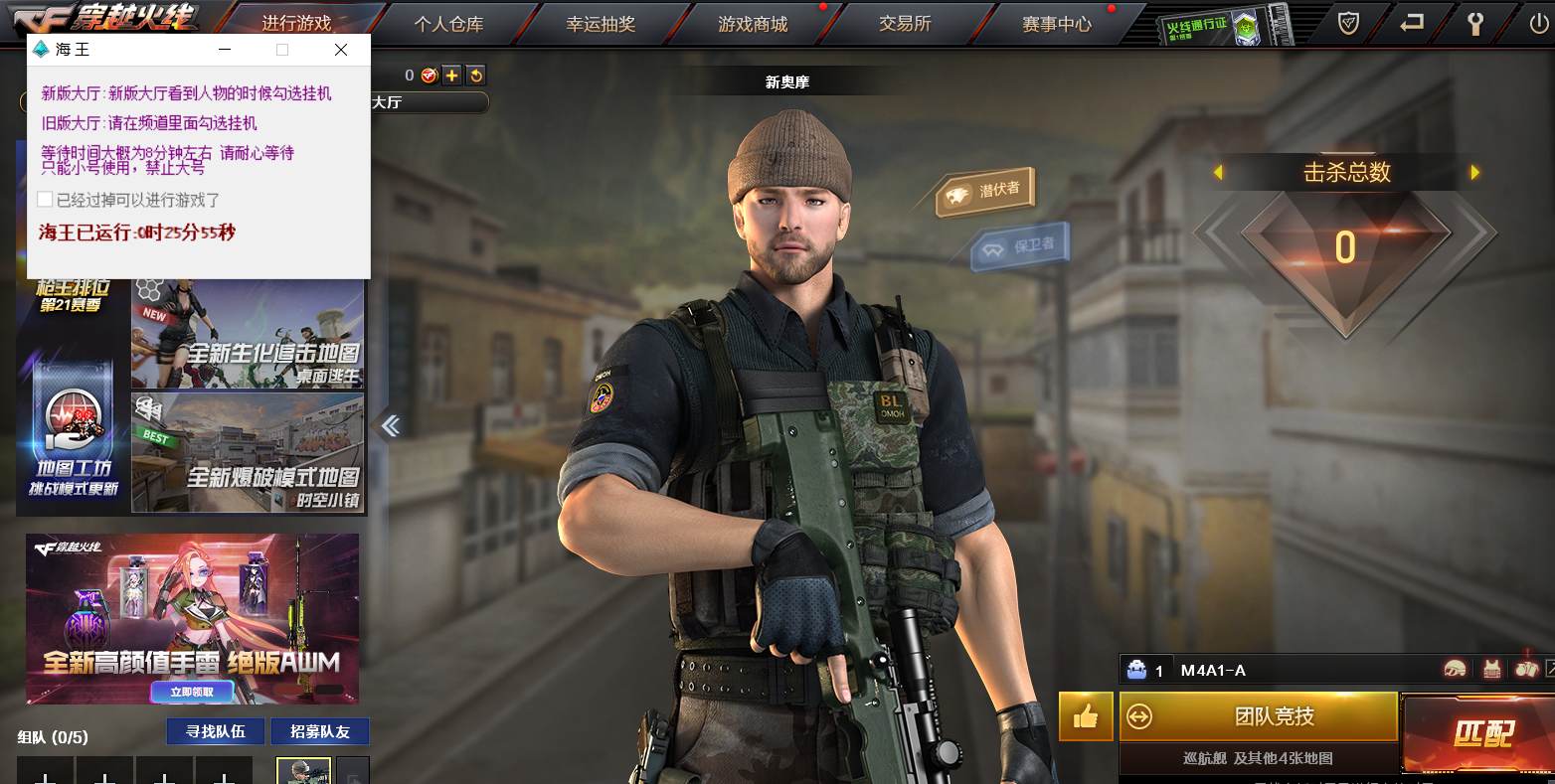Collapse the side panel with the double-chevron arrow

390,424
